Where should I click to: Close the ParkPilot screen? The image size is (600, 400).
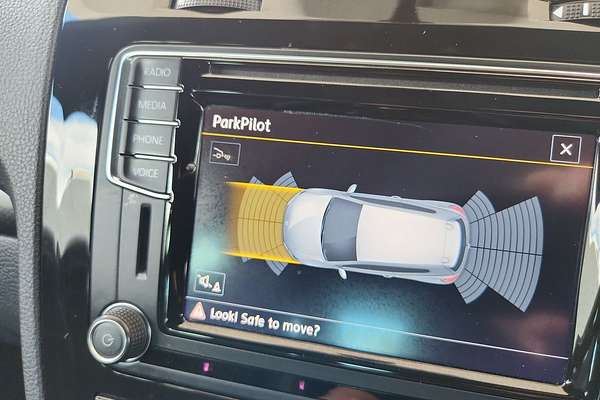tap(565, 150)
